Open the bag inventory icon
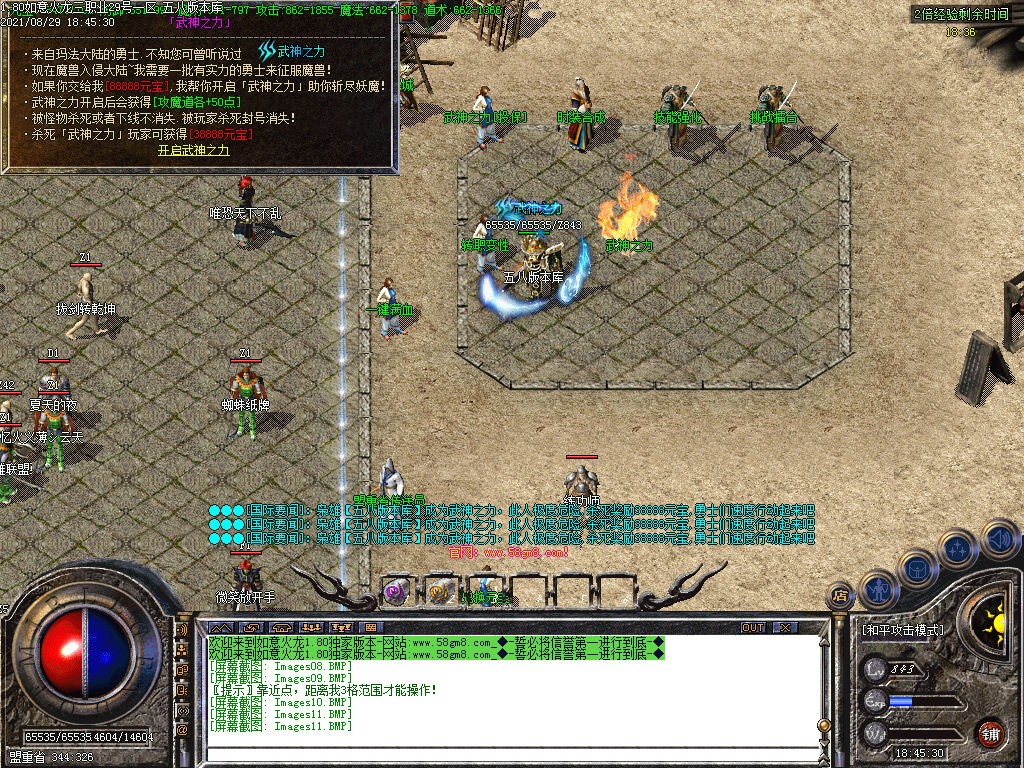The height and width of the screenshot is (768, 1024). [917, 568]
